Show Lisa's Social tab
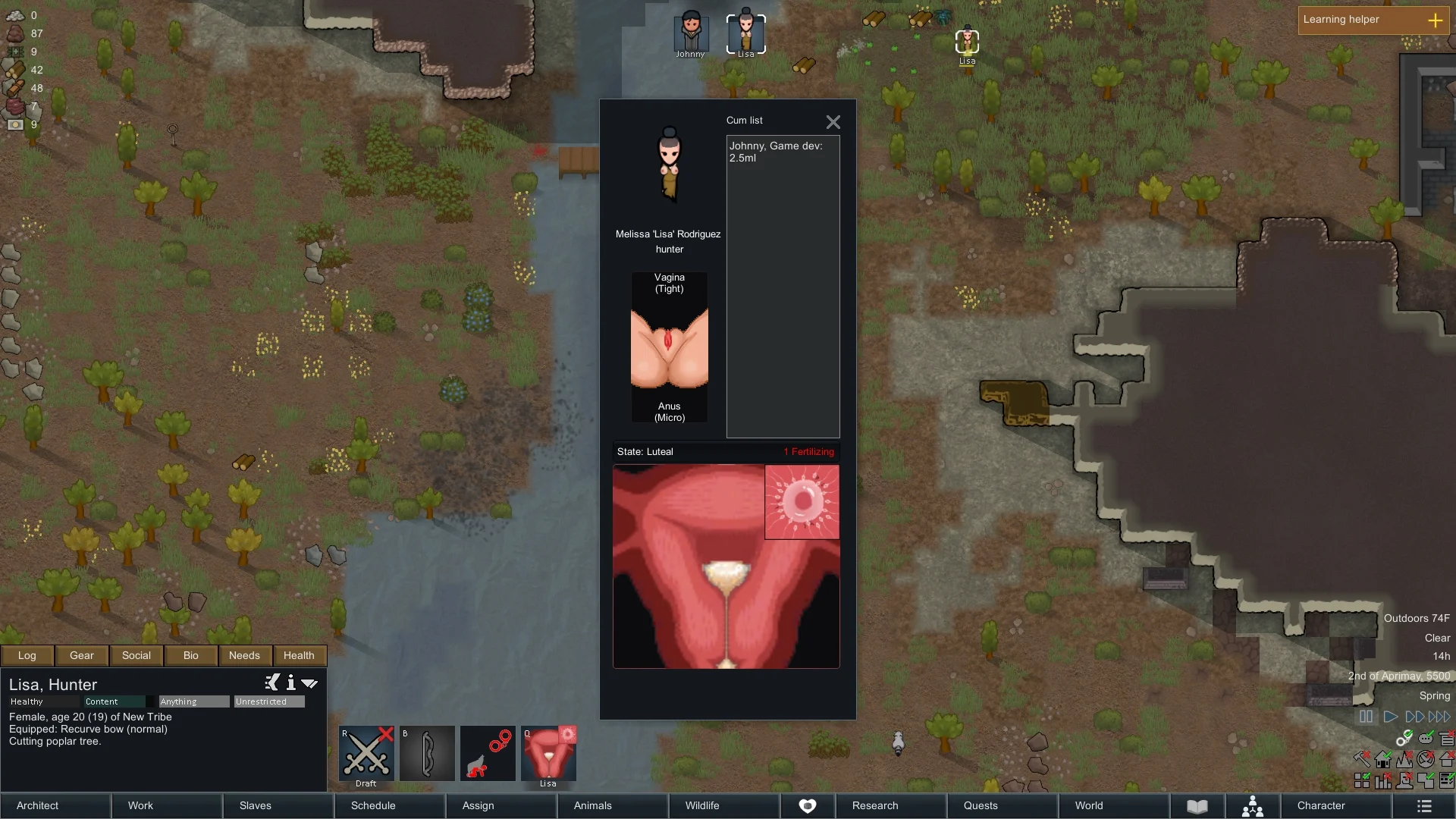This screenshot has height=819, width=1456. pos(136,655)
